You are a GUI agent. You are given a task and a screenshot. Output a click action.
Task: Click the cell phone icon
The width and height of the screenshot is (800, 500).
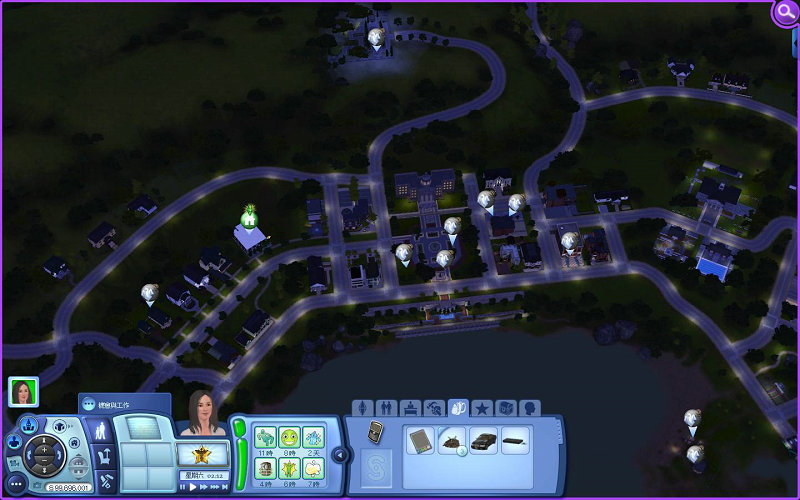[x=376, y=430]
